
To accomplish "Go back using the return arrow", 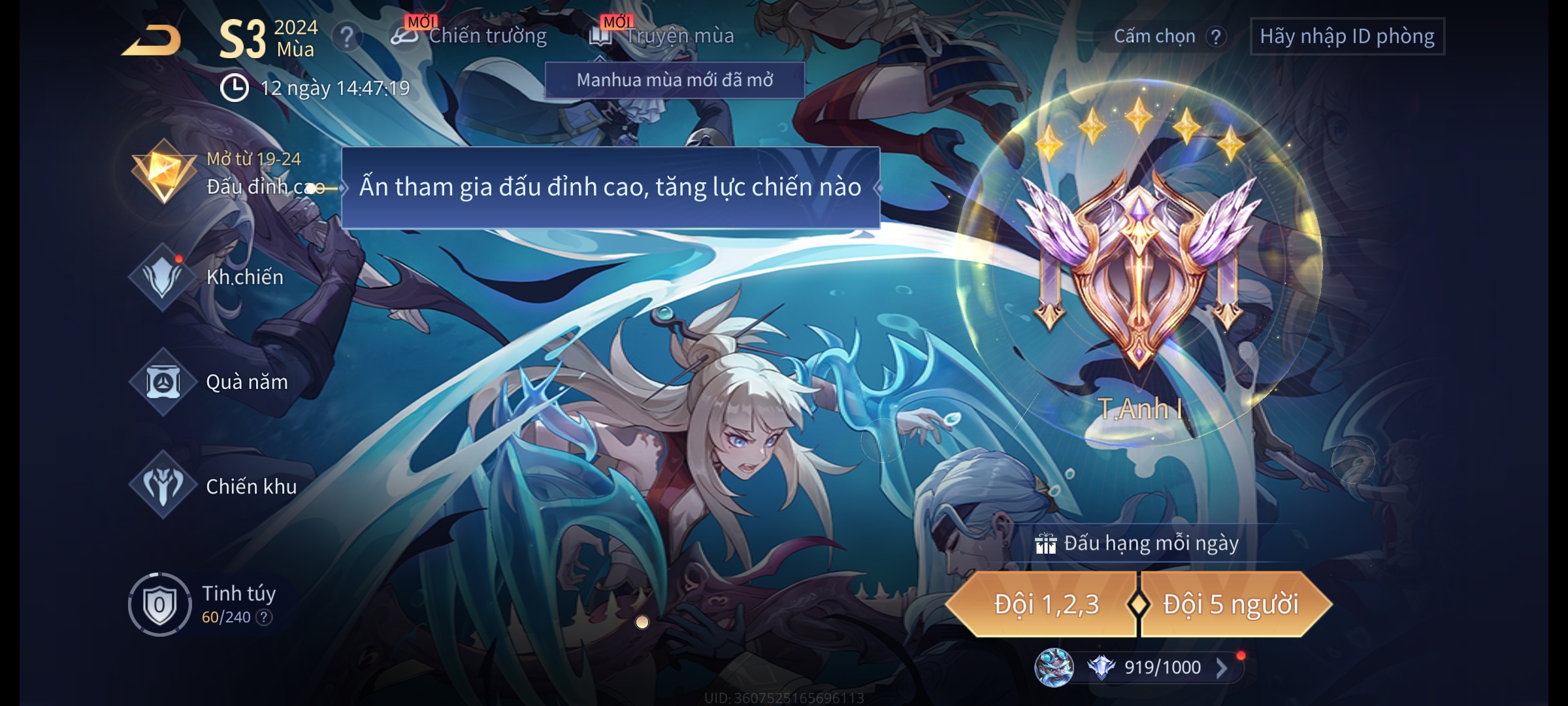I will [x=152, y=41].
